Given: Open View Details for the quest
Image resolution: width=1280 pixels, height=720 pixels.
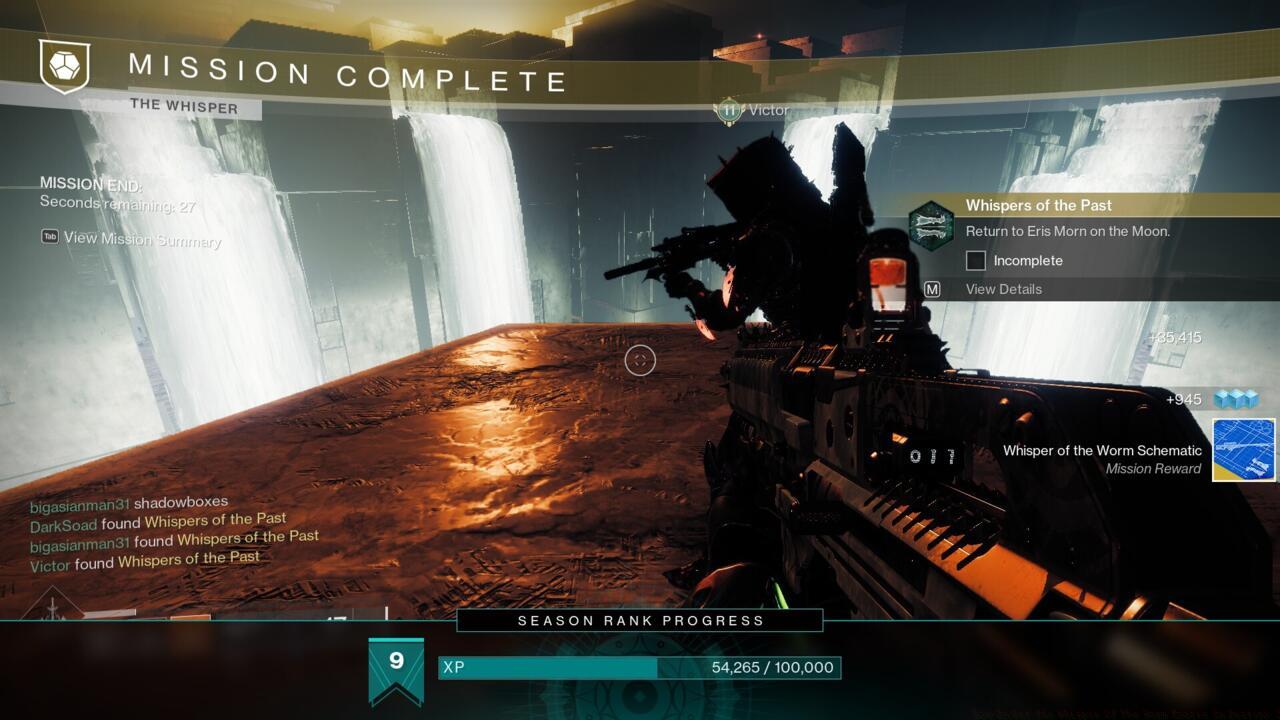Looking at the screenshot, I should 1002,288.
